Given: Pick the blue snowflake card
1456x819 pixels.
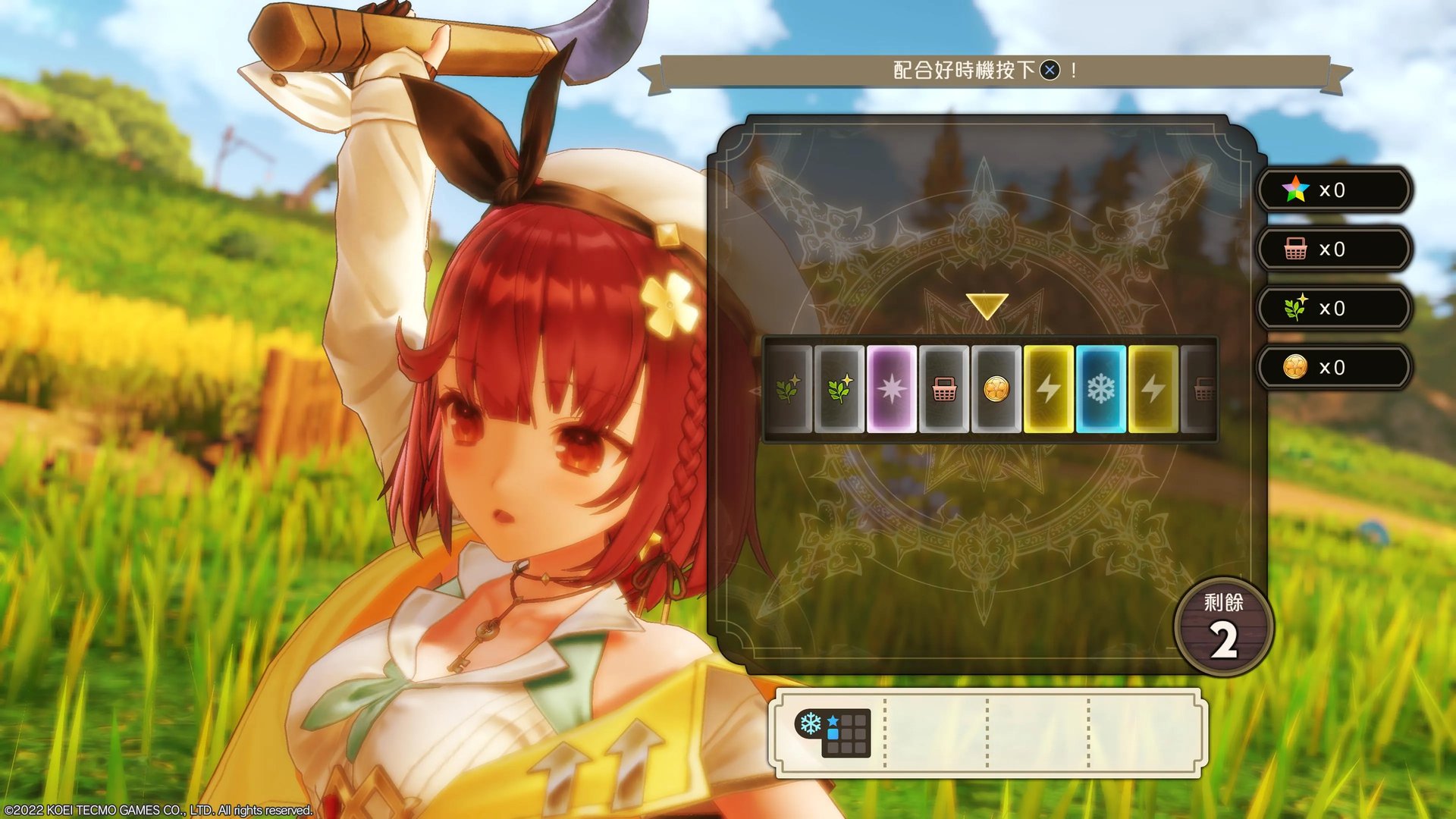Looking at the screenshot, I should (1100, 389).
